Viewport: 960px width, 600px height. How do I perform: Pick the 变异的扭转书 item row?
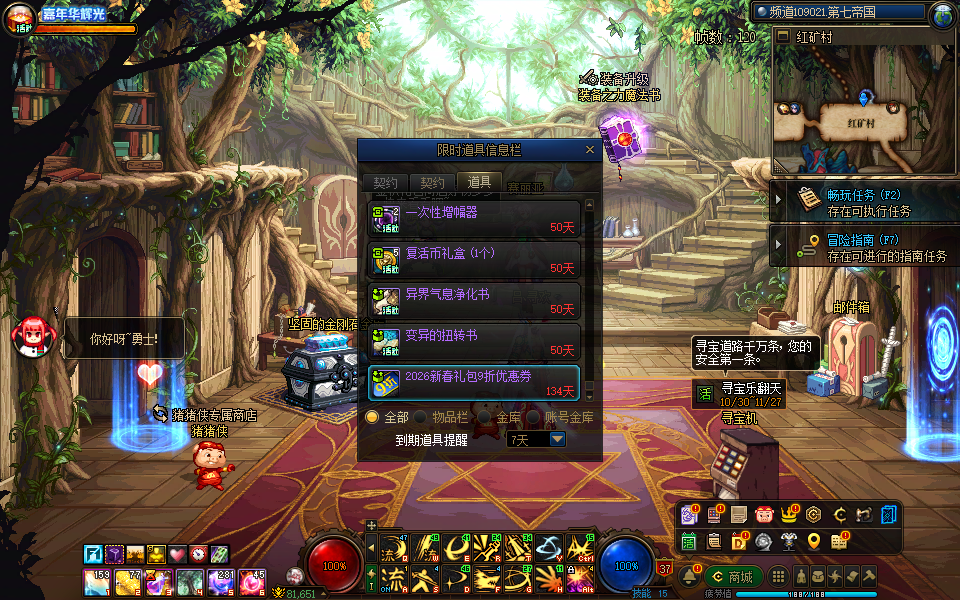click(x=474, y=341)
